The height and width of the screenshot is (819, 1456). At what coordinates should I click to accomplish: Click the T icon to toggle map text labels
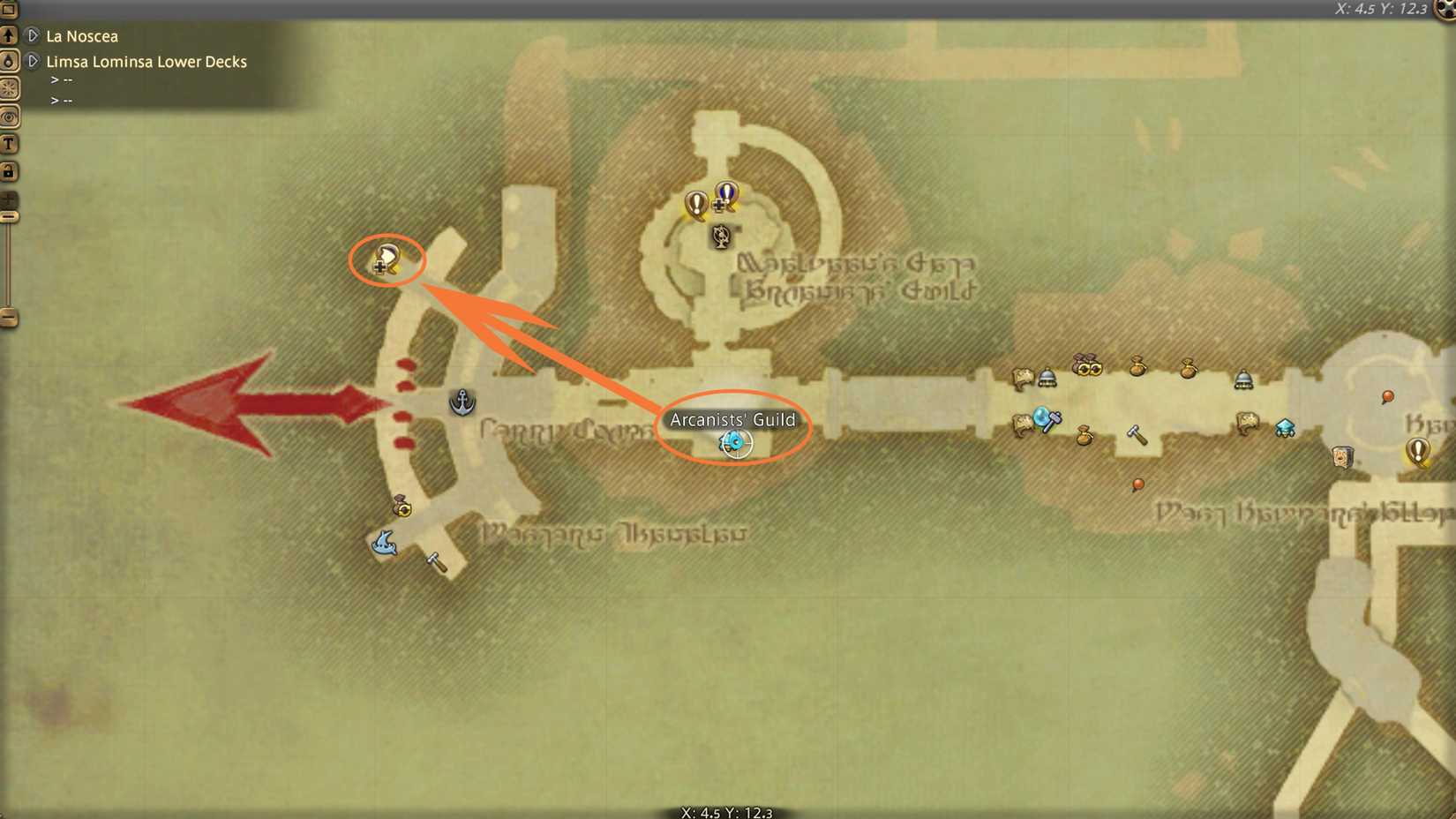click(11, 142)
